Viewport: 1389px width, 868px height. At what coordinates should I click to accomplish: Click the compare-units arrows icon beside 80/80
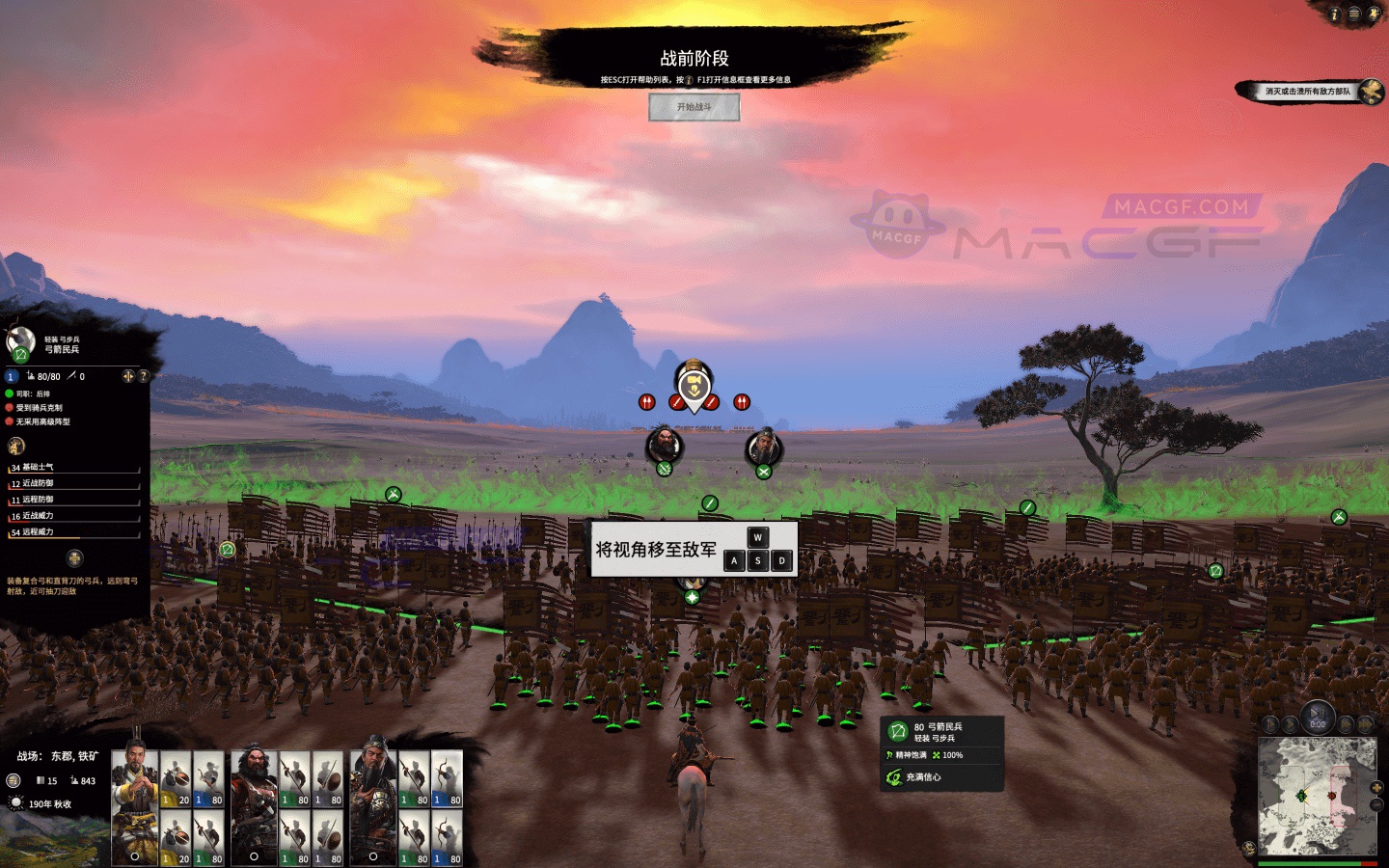click(126, 375)
